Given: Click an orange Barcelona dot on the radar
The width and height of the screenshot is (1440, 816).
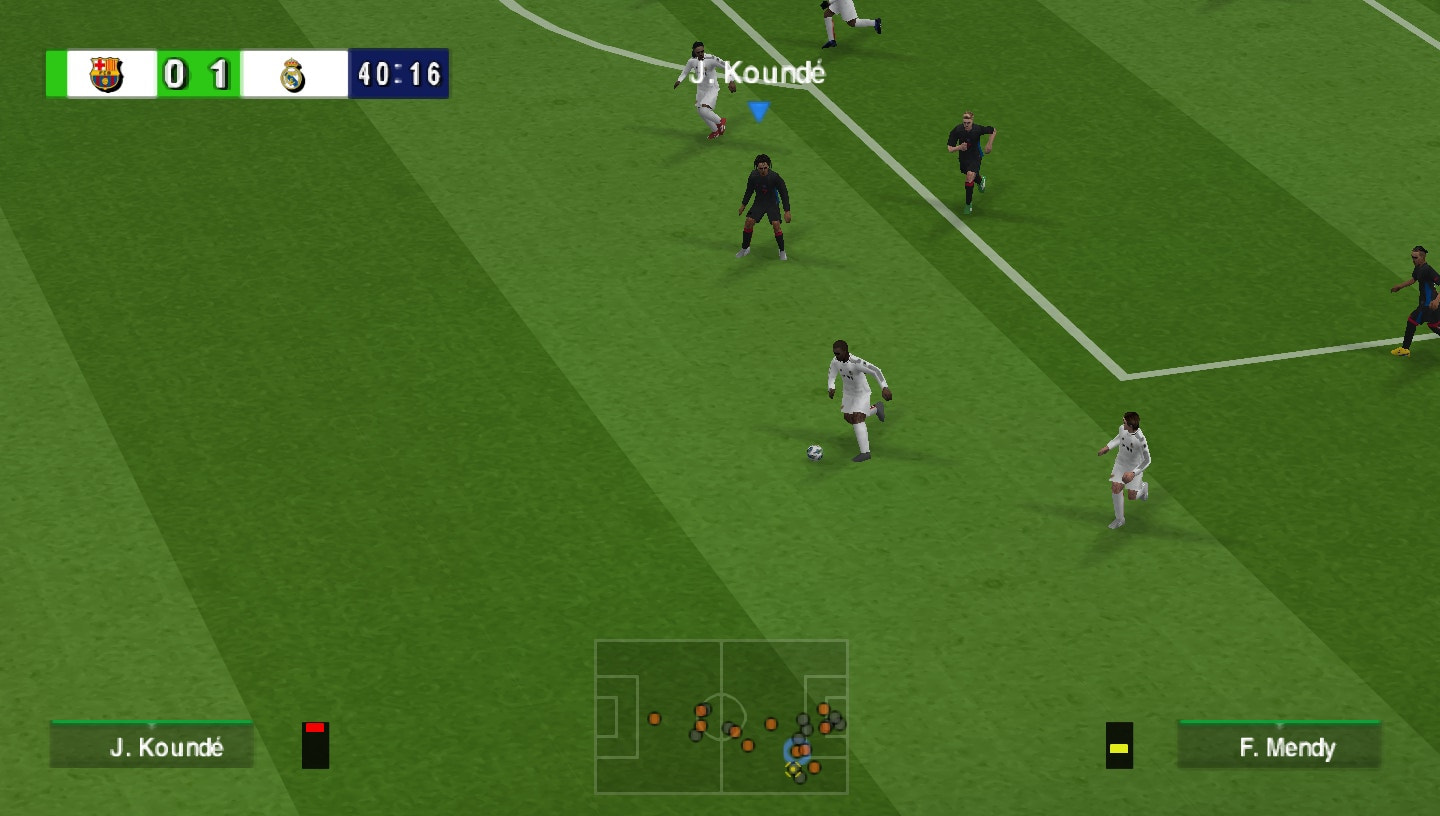Looking at the screenshot, I should tap(655, 720).
